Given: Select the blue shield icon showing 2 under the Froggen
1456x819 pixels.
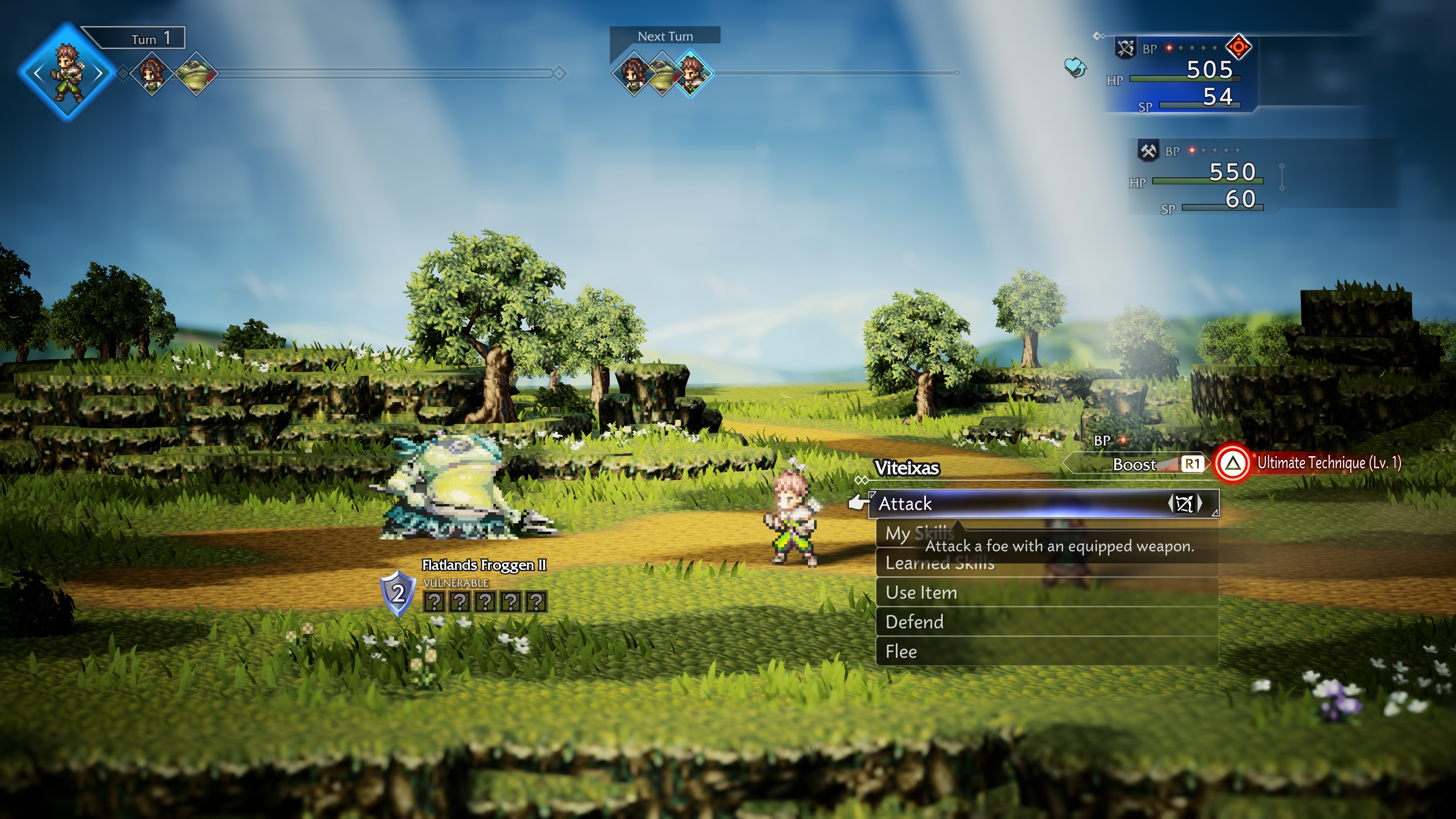Looking at the screenshot, I should [399, 594].
